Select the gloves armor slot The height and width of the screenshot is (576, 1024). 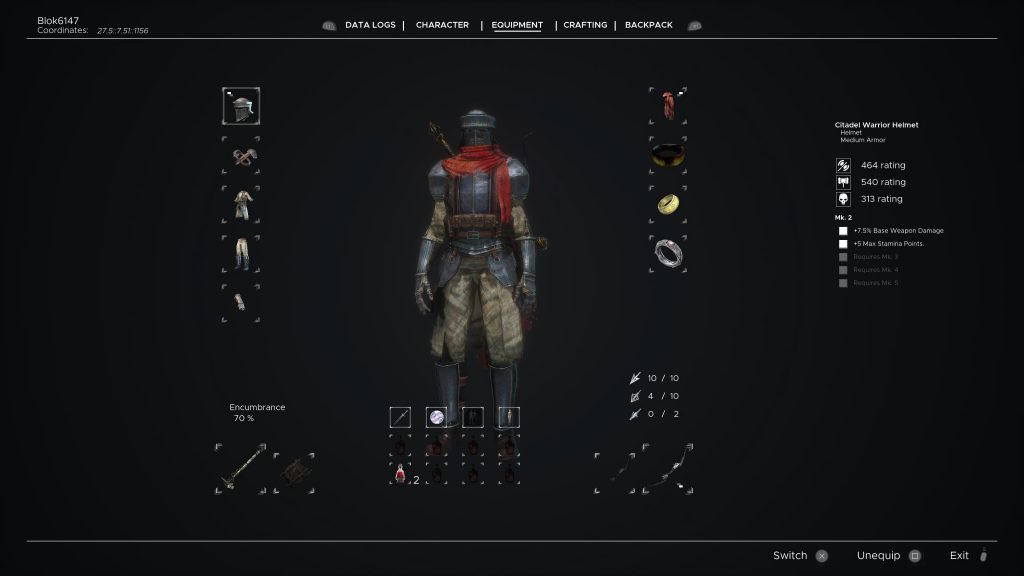click(x=241, y=302)
